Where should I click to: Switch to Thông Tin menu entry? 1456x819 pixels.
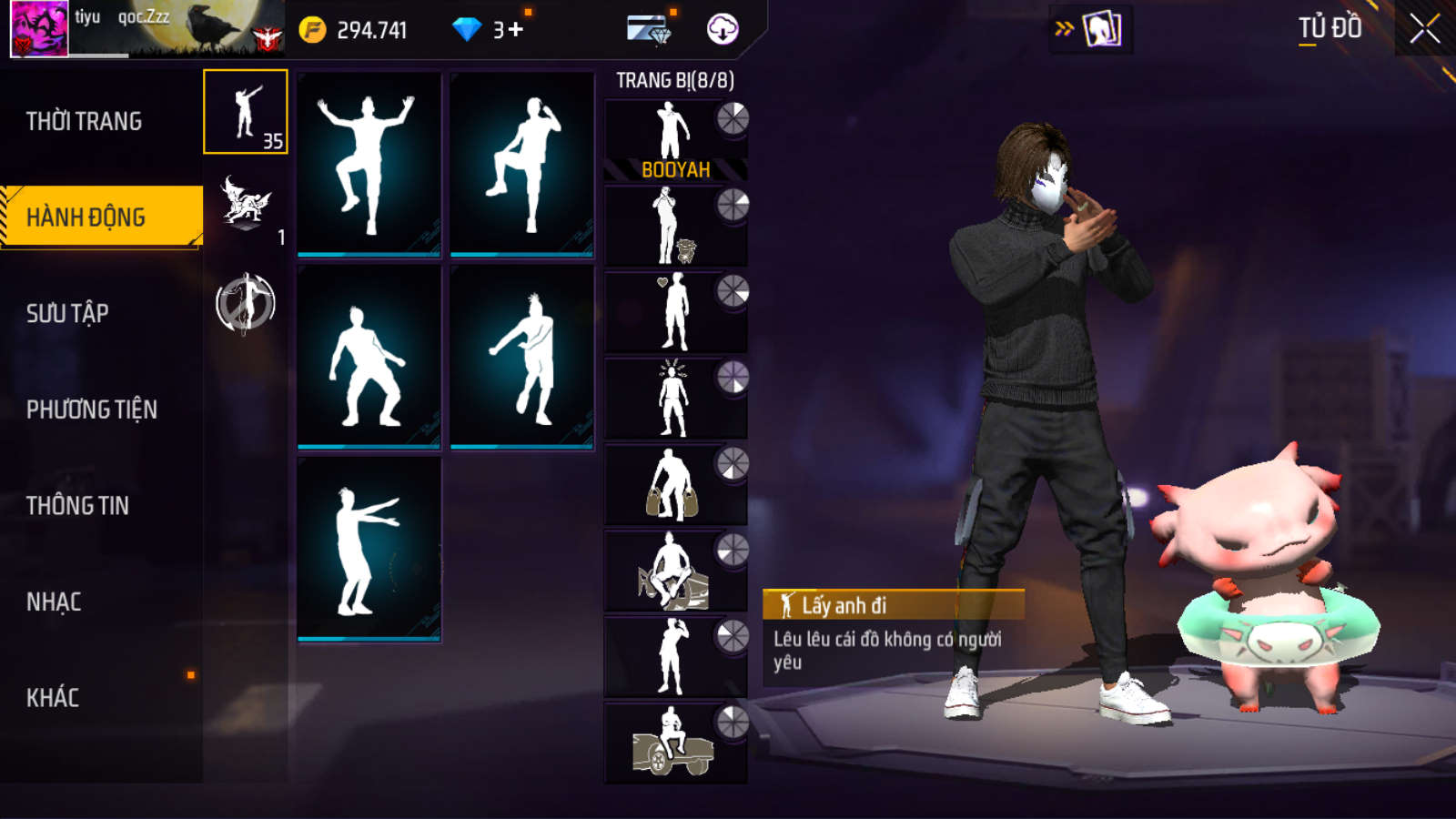(77, 505)
